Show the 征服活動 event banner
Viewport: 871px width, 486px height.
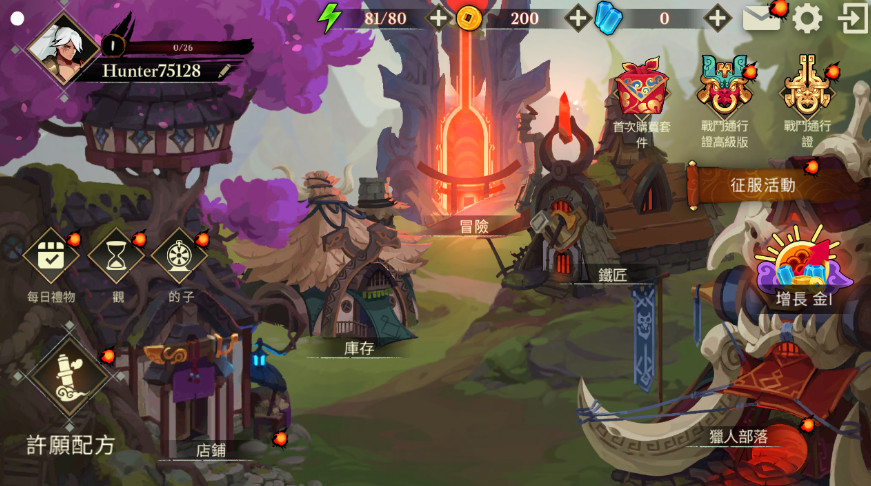(763, 185)
